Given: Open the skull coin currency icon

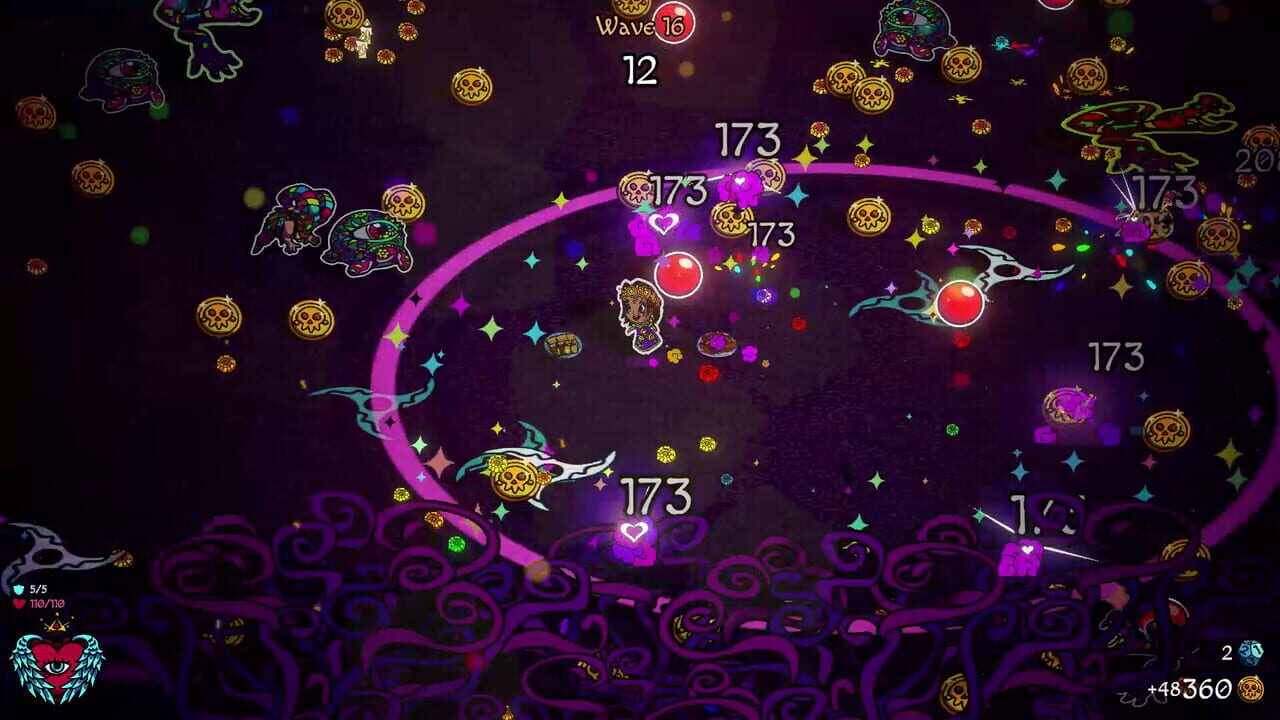Looking at the screenshot, I should click(x=1250, y=689).
